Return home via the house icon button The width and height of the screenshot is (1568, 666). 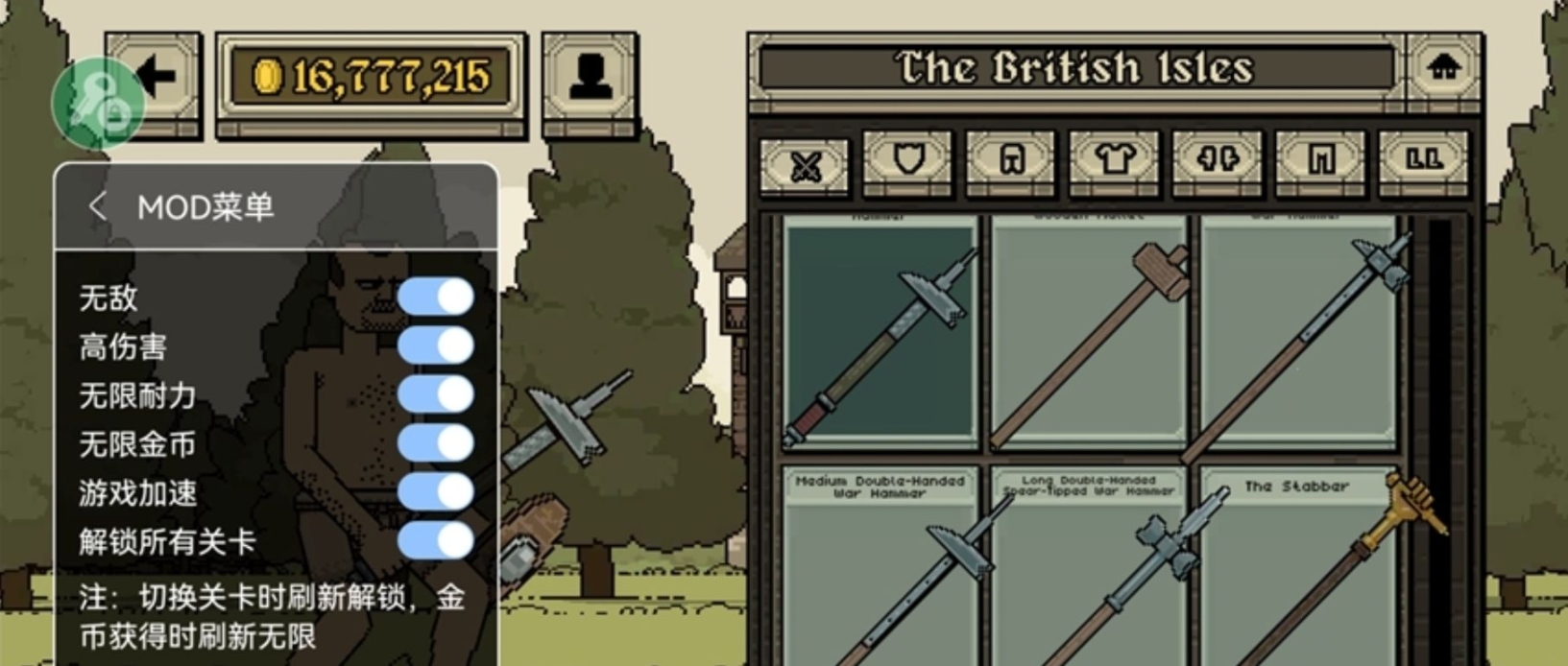pyautogui.click(x=1443, y=68)
